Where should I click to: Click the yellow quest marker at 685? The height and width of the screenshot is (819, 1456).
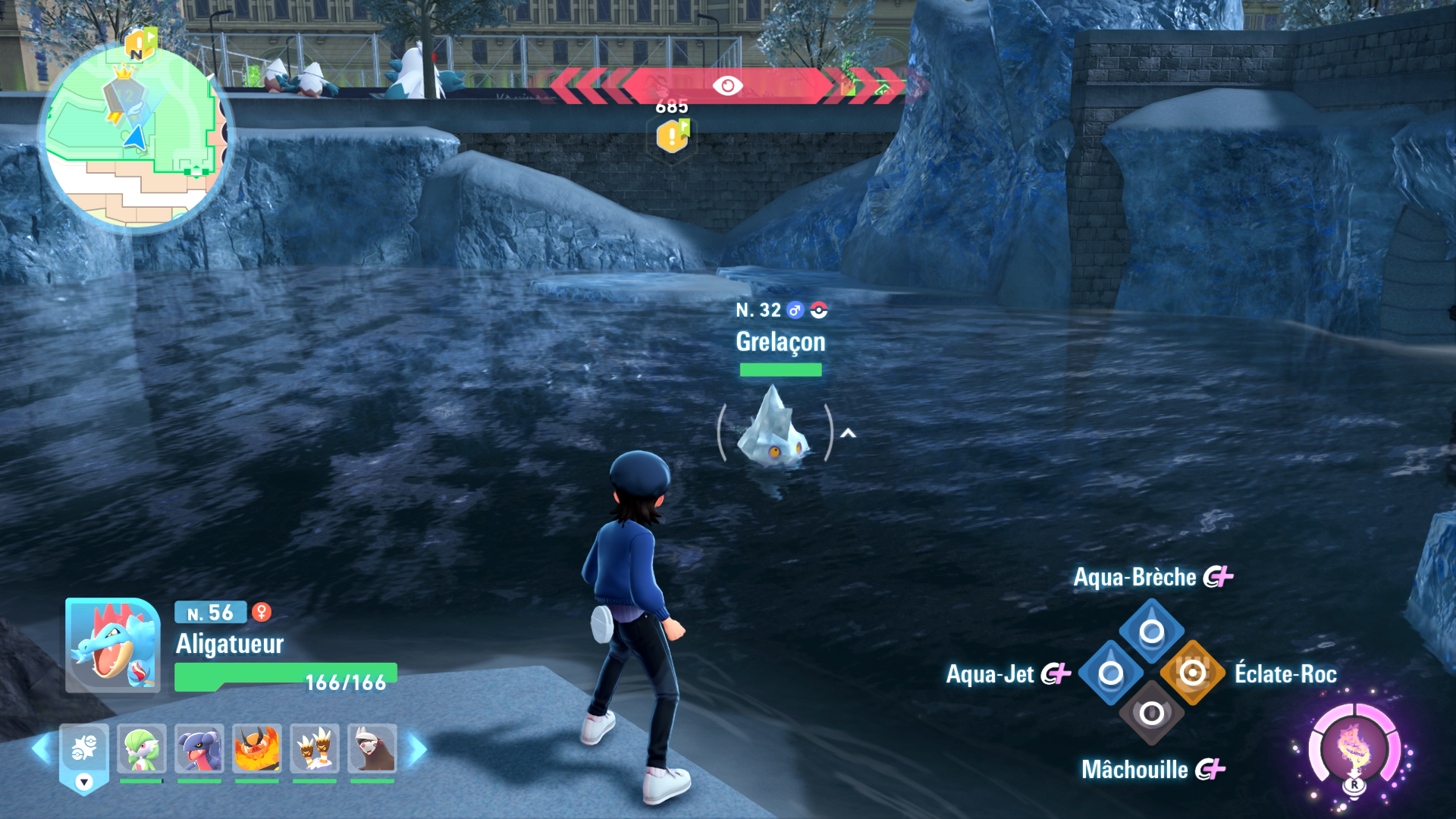click(x=672, y=136)
